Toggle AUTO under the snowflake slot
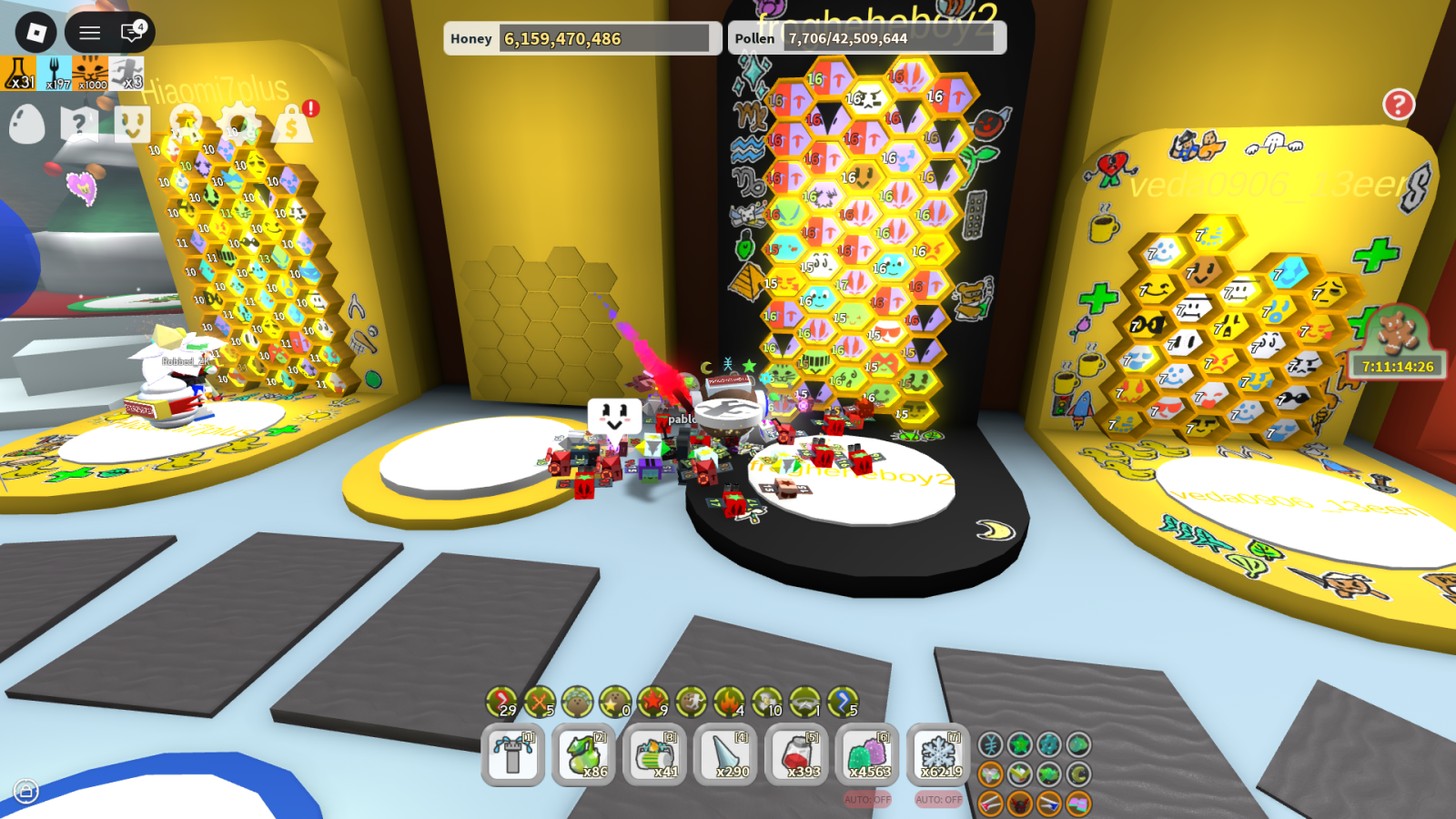 click(x=939, y=799)
